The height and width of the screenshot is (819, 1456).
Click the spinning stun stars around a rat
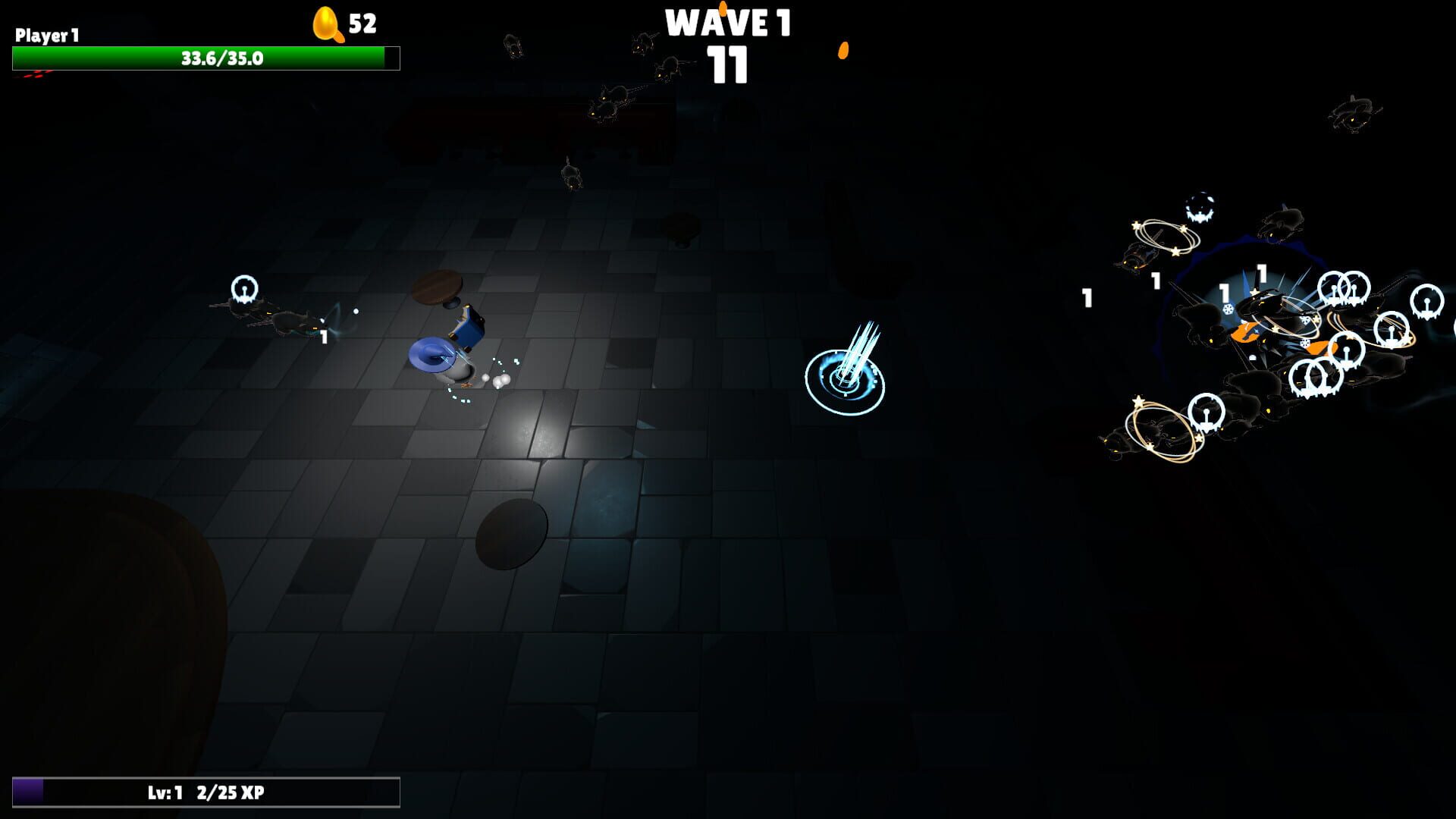[x=1163, y=235]
